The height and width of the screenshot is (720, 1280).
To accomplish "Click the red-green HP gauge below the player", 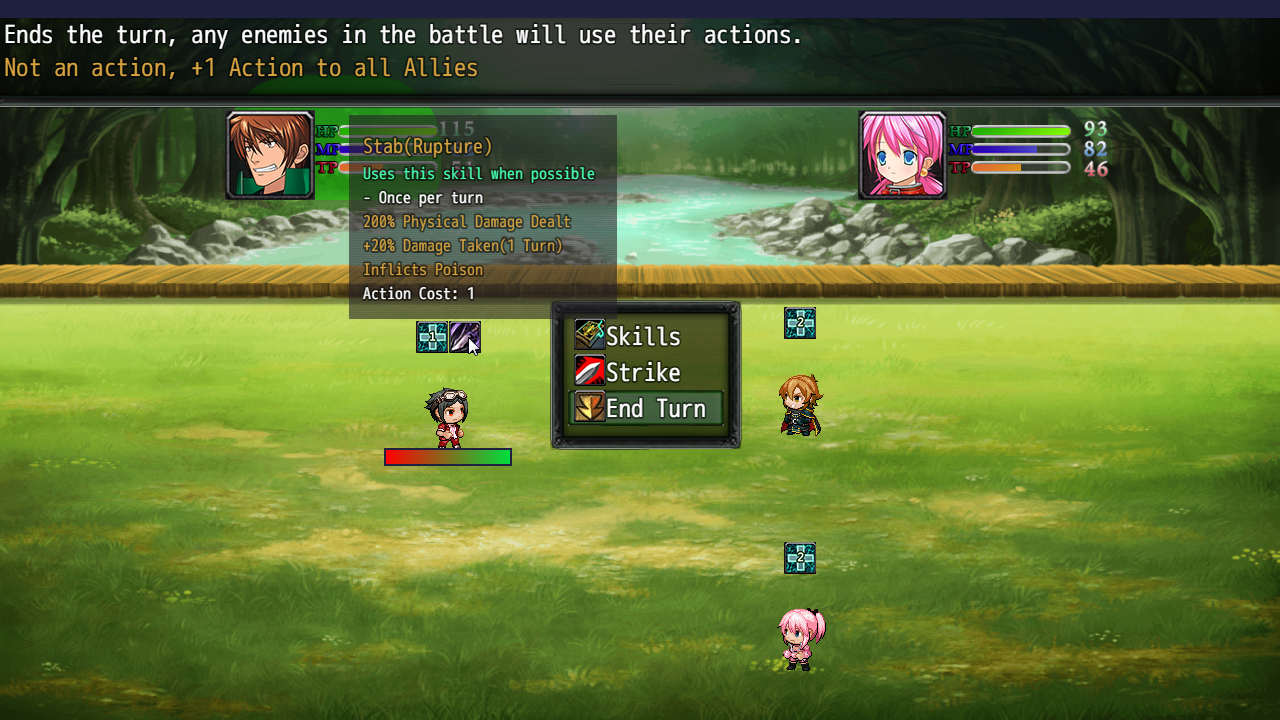I will point(447,457).
